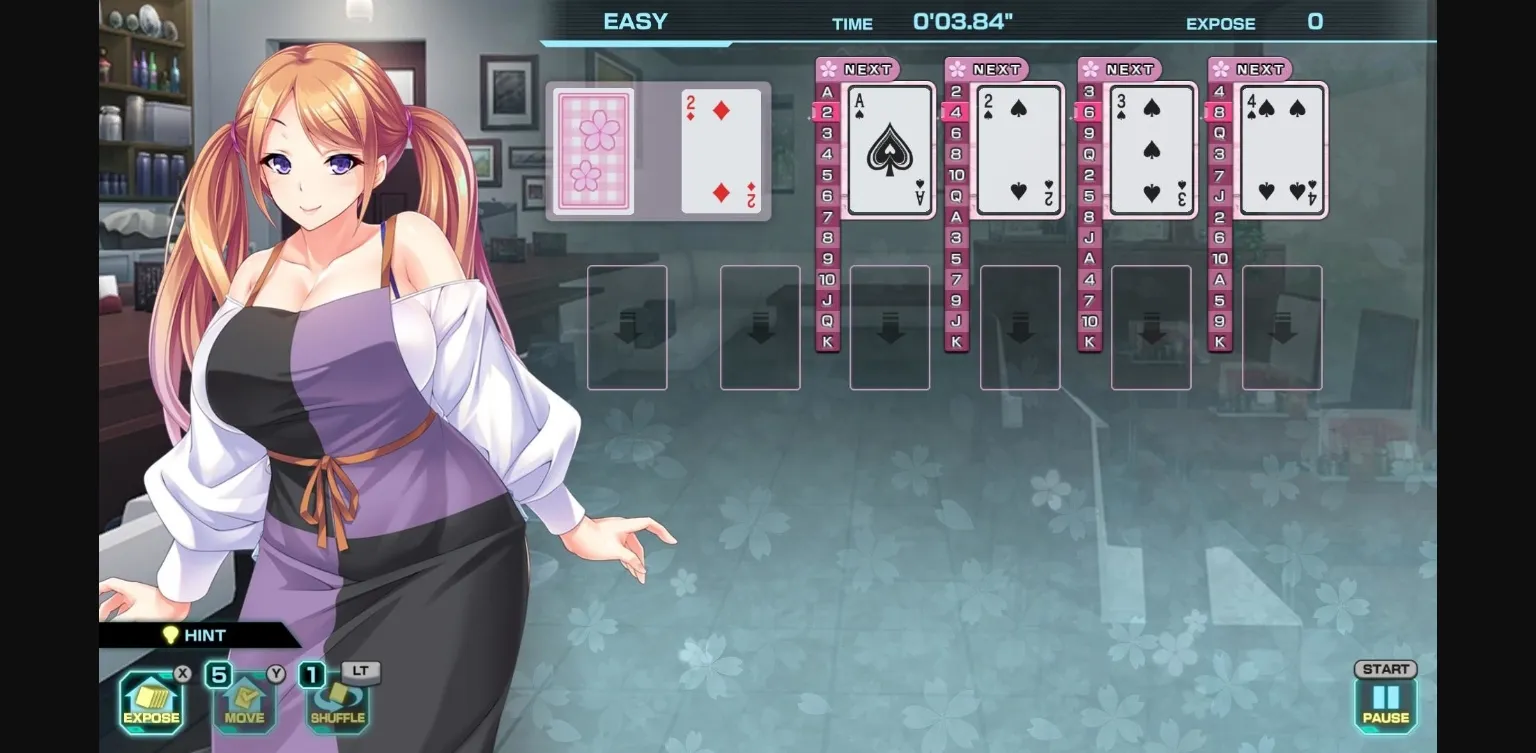Click the 4 of spades foundation card
The width and height of the screenshot is (1536, 753).
pyautogui.click(x=1282, y=151)
